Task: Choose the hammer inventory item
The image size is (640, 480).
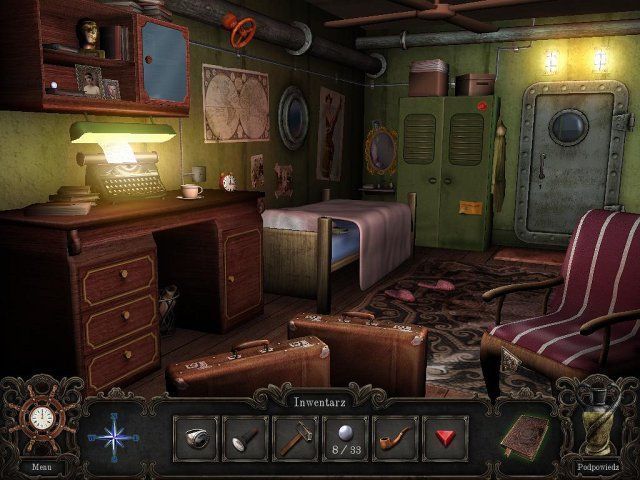Action: [x=295, y=438]
